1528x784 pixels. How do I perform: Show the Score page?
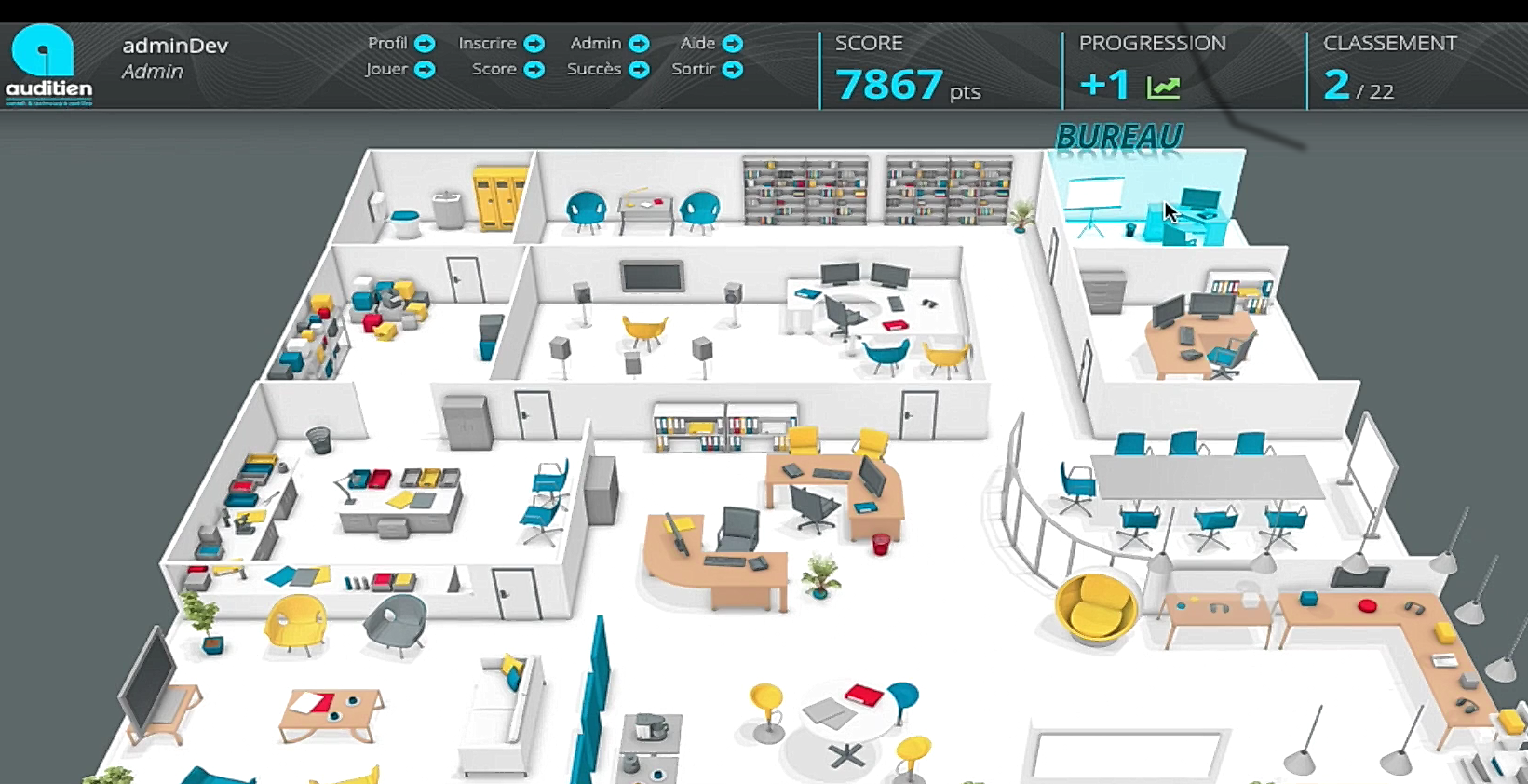[507, 69]
